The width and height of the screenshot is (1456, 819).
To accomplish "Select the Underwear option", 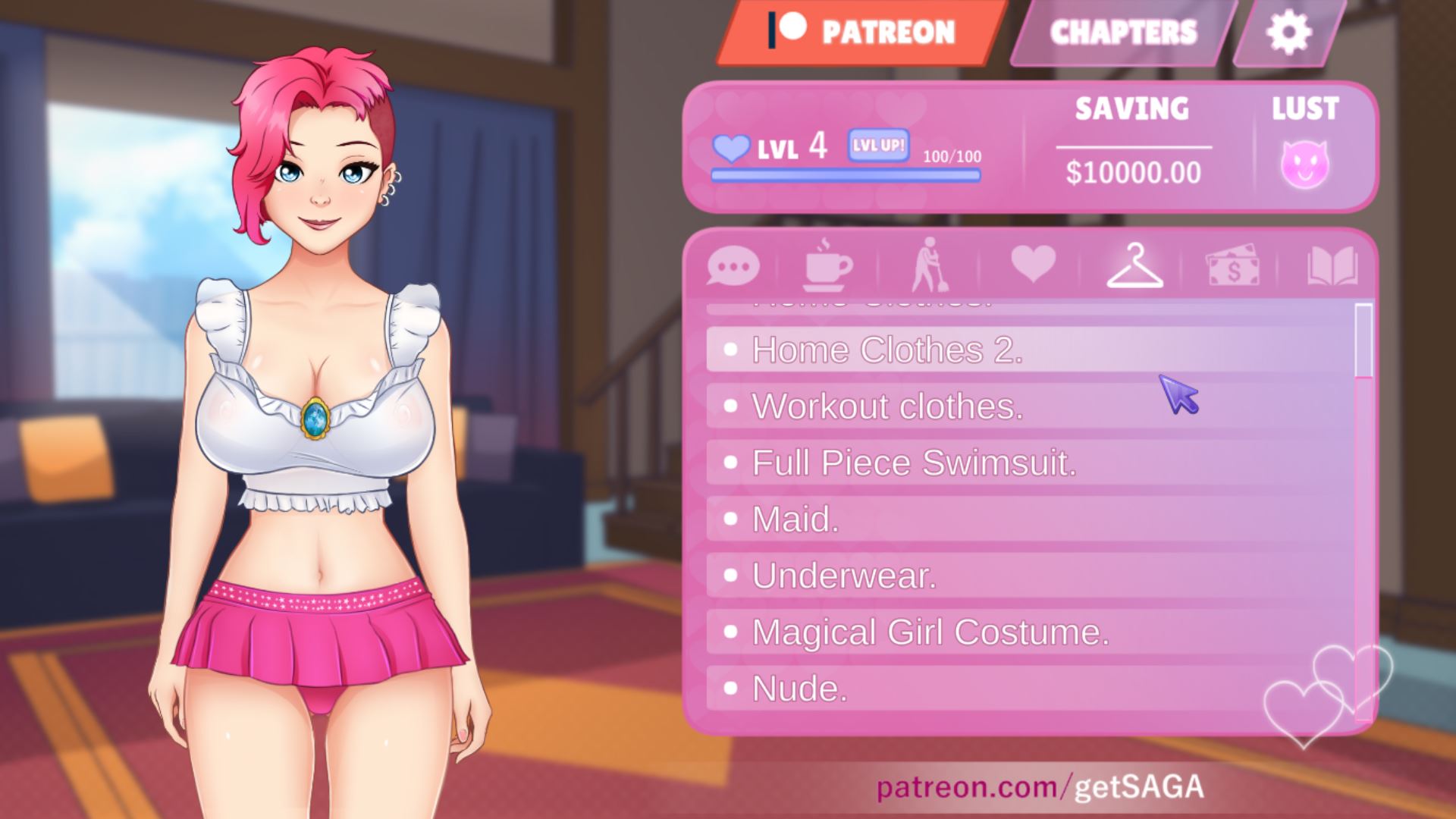I will [844, 576].
